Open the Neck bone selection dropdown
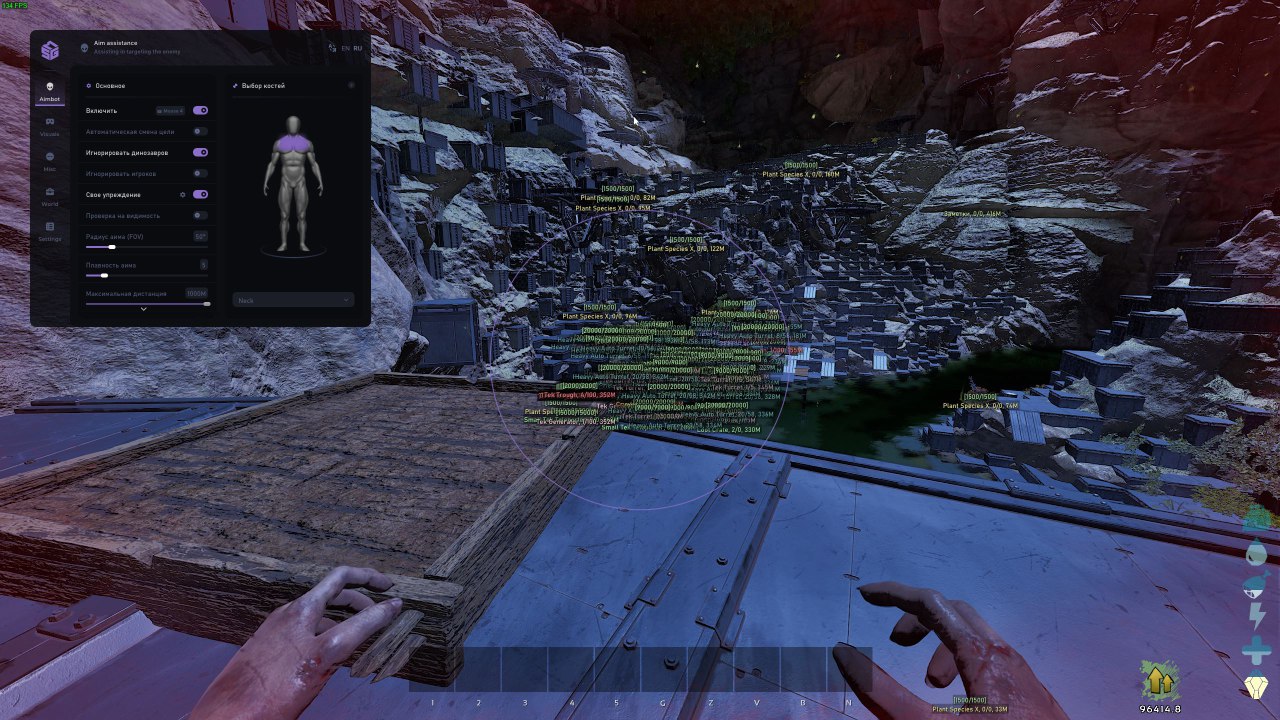 pyautogui.click(x=292, y=299)
